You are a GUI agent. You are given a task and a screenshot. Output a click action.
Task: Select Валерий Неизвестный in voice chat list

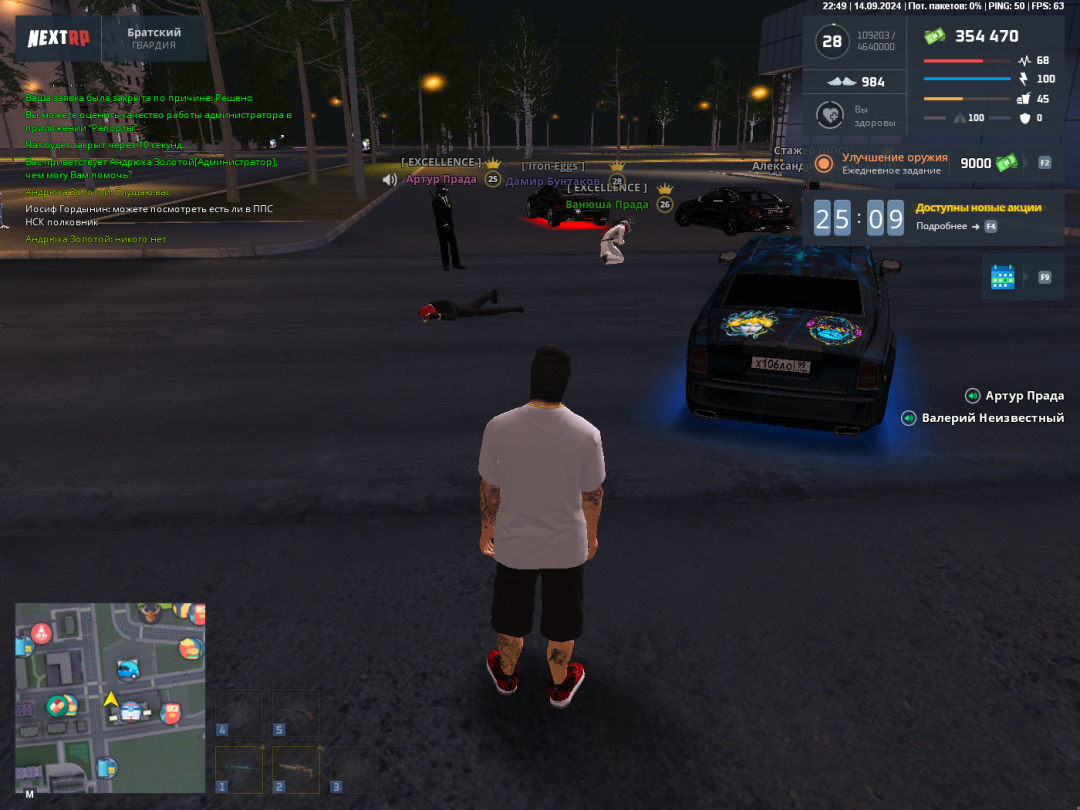click(x=992, y=418)
